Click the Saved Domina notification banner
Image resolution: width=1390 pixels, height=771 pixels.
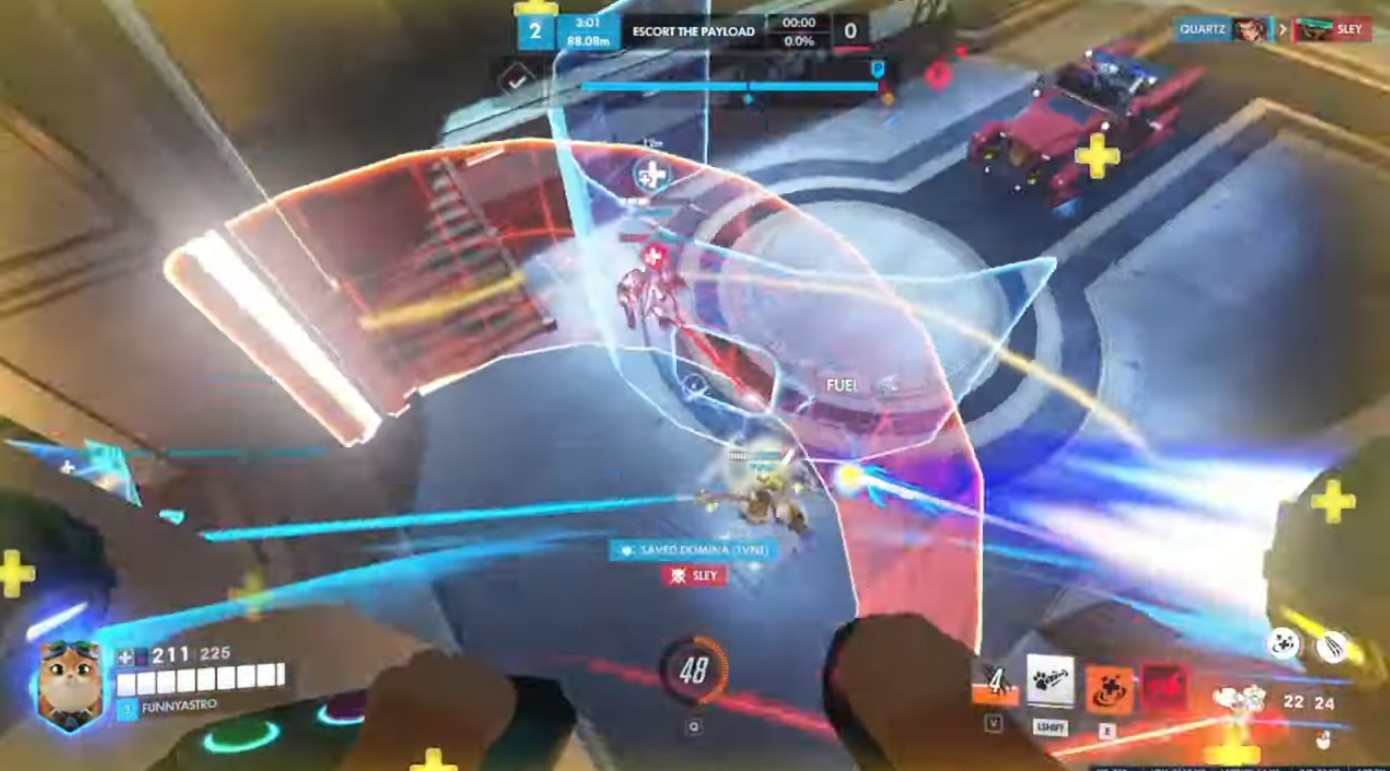(x=688, y=550)
